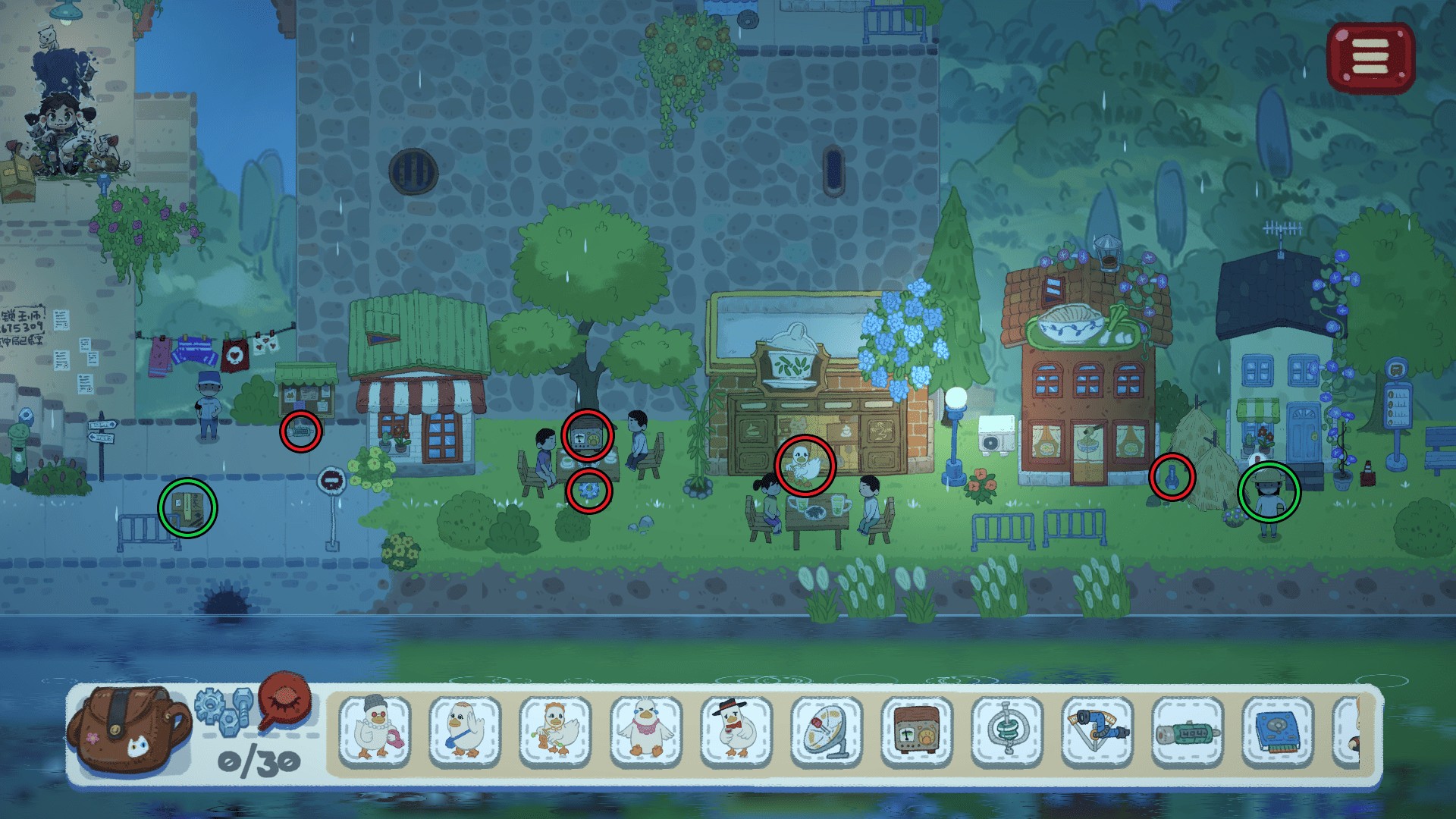Select the green 404 battery tube item
This screenshot has width=1456, height=819.
pos(1188,731)
